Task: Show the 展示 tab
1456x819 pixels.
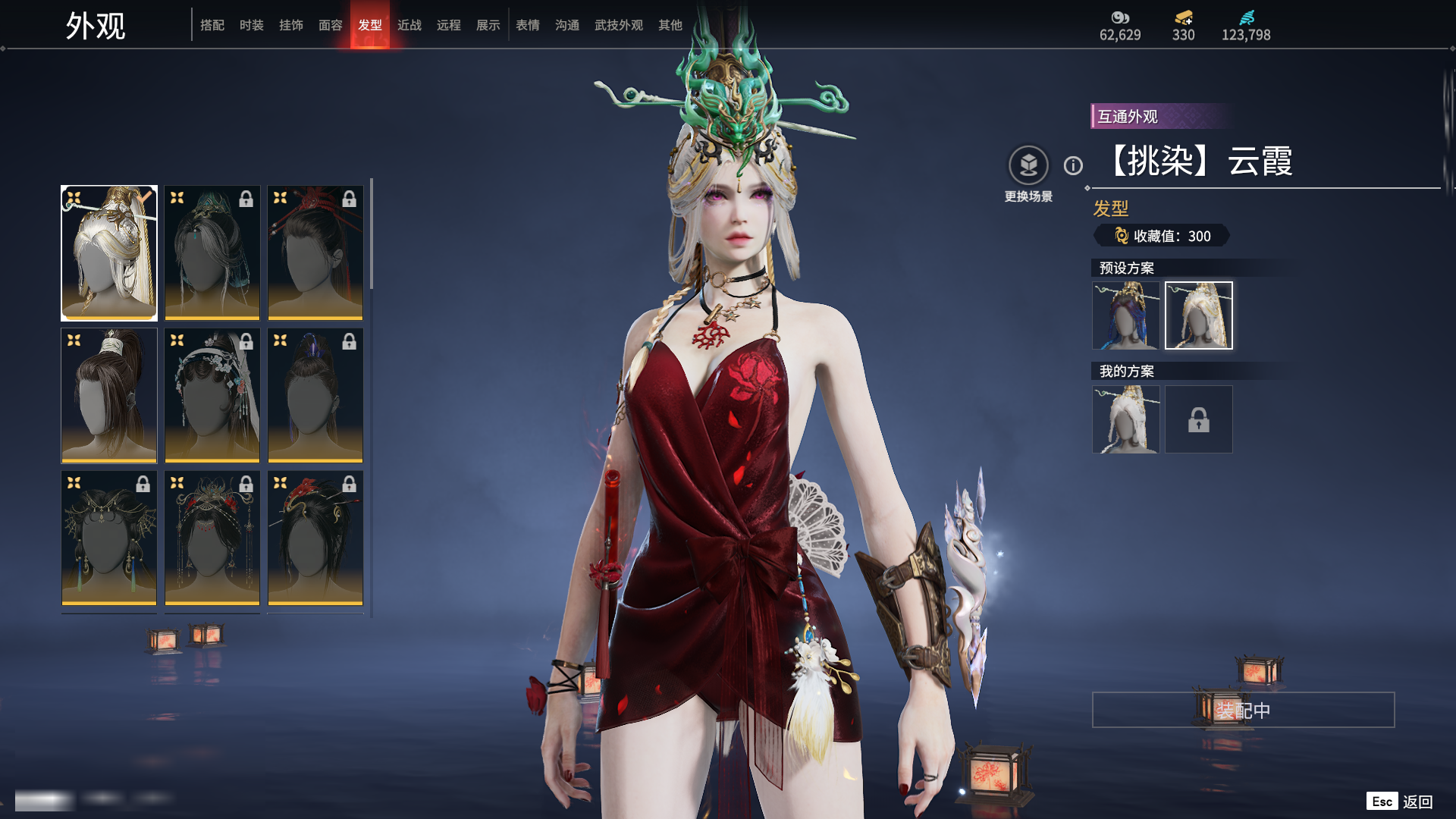Action: pos(488,25)
